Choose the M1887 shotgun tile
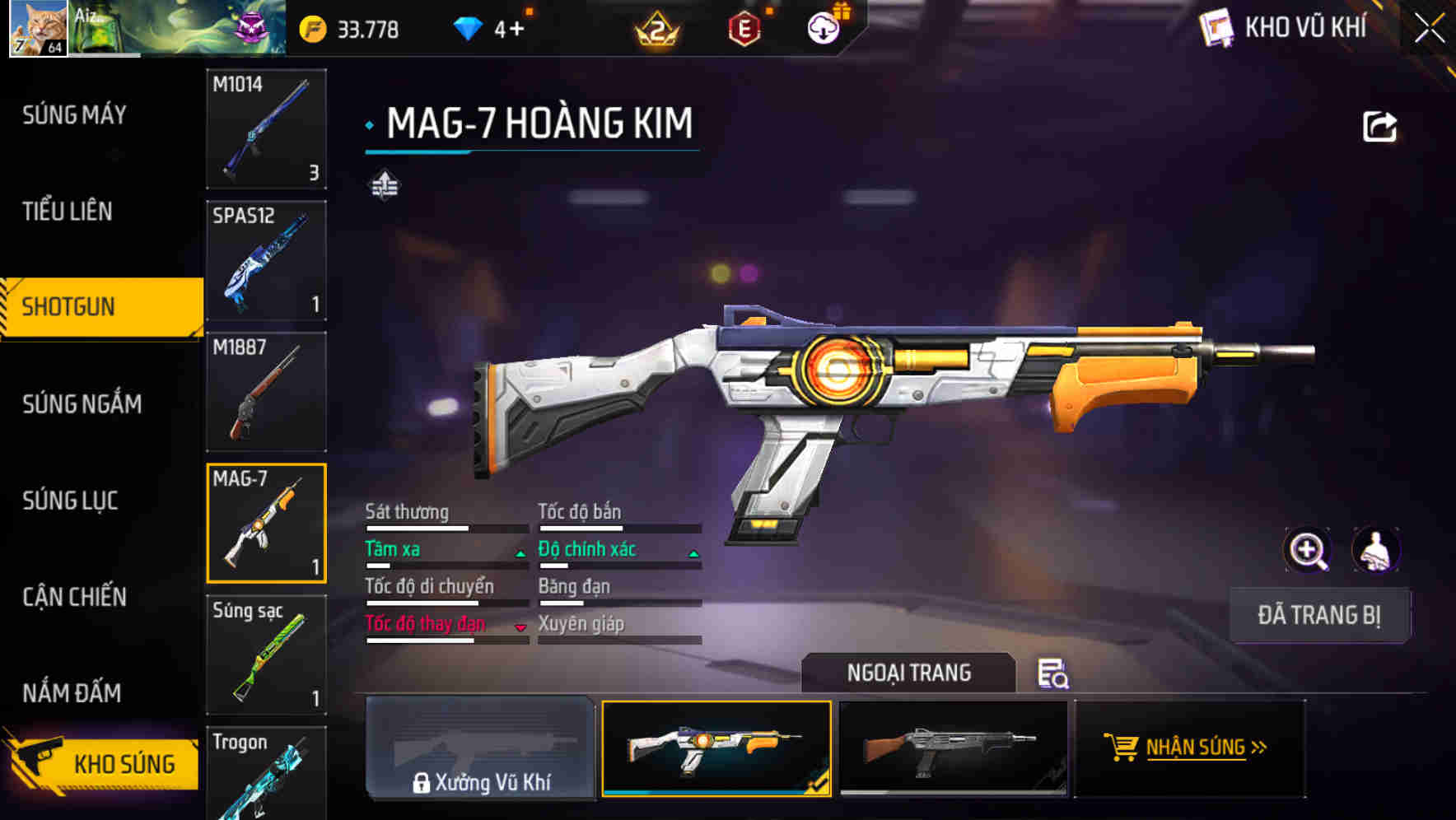This screenshot has height=820, width=1456. click(266, 392)
